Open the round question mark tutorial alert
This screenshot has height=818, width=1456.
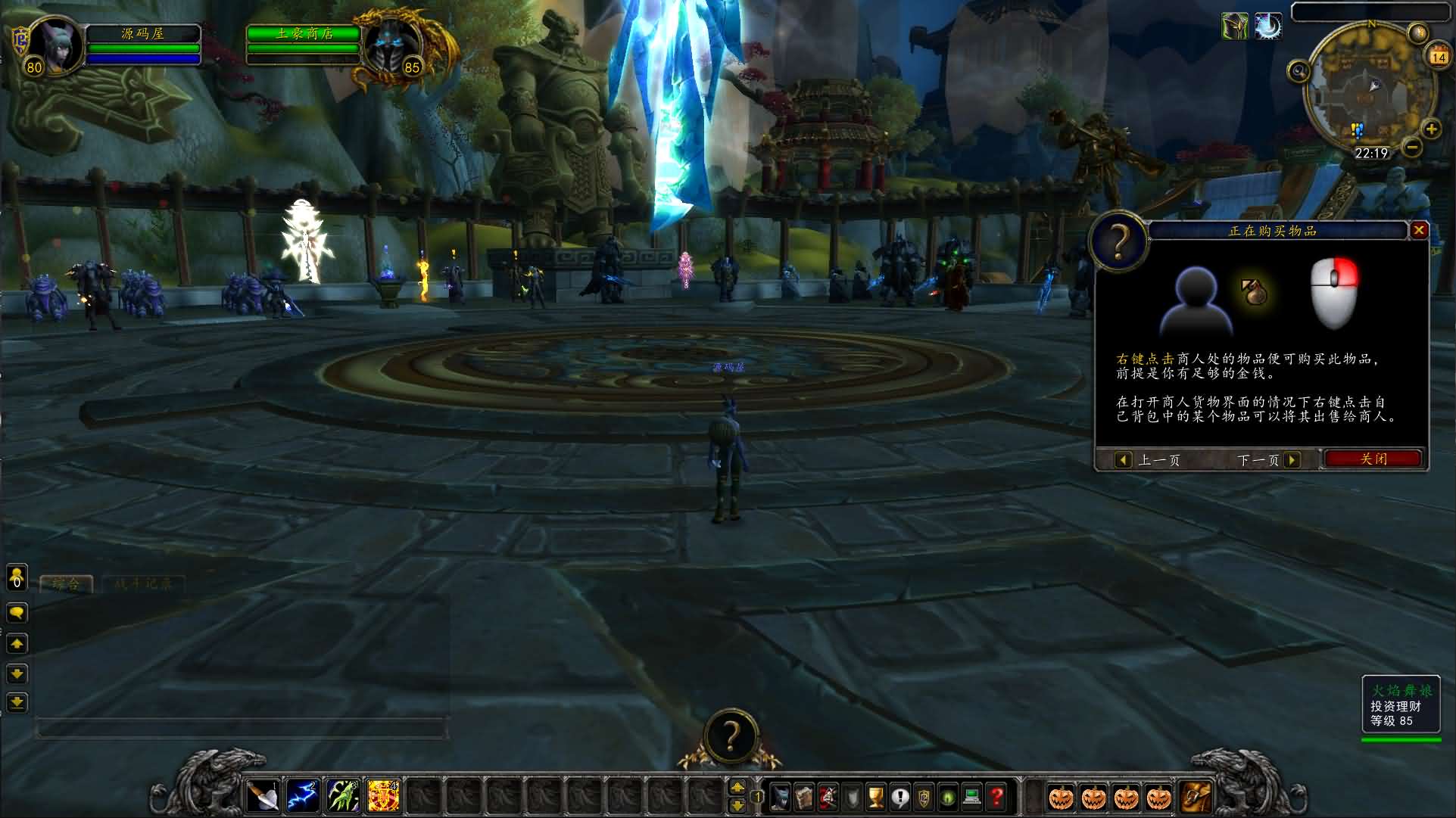point(730,736)
